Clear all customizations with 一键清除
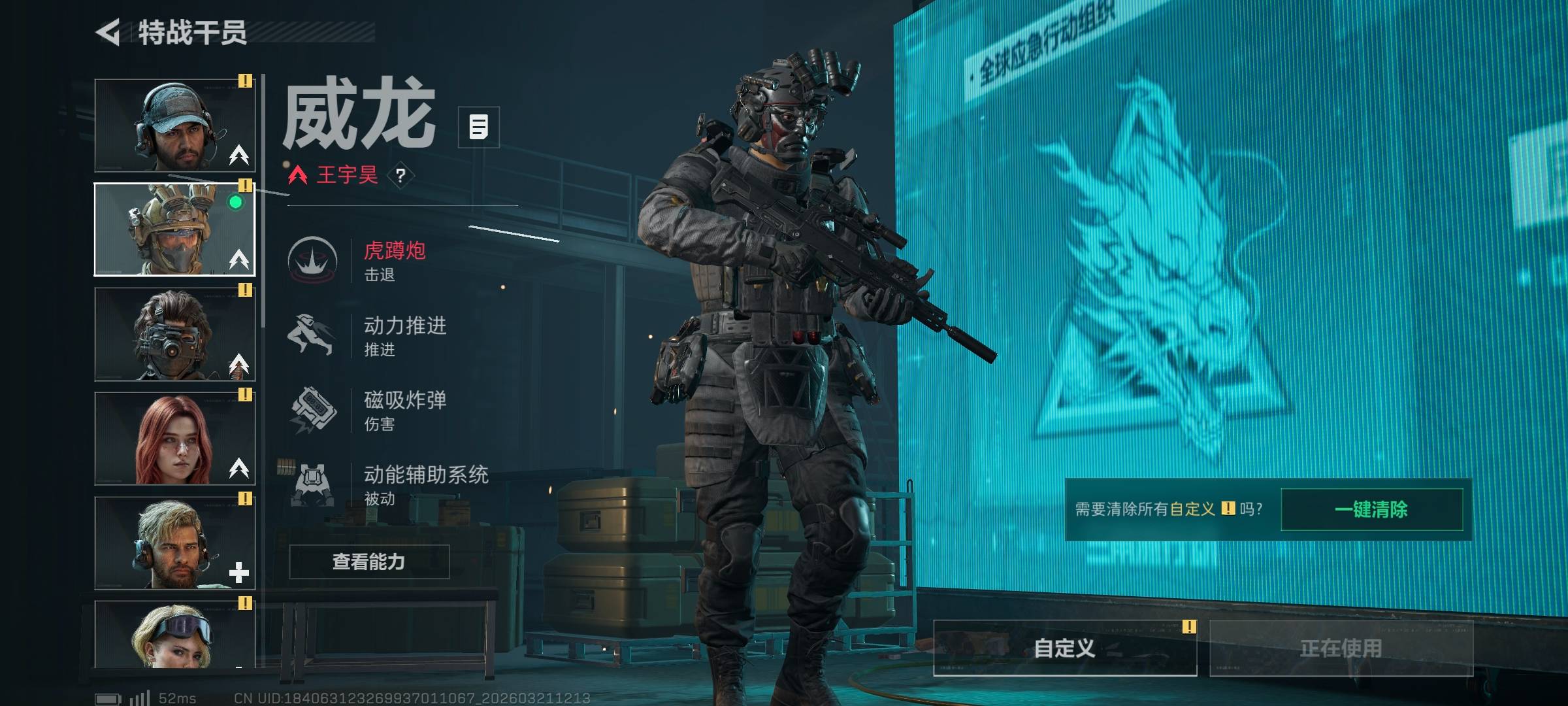Image resolution: width=1568 pixels, height=706 pixels. (1371, 509)
